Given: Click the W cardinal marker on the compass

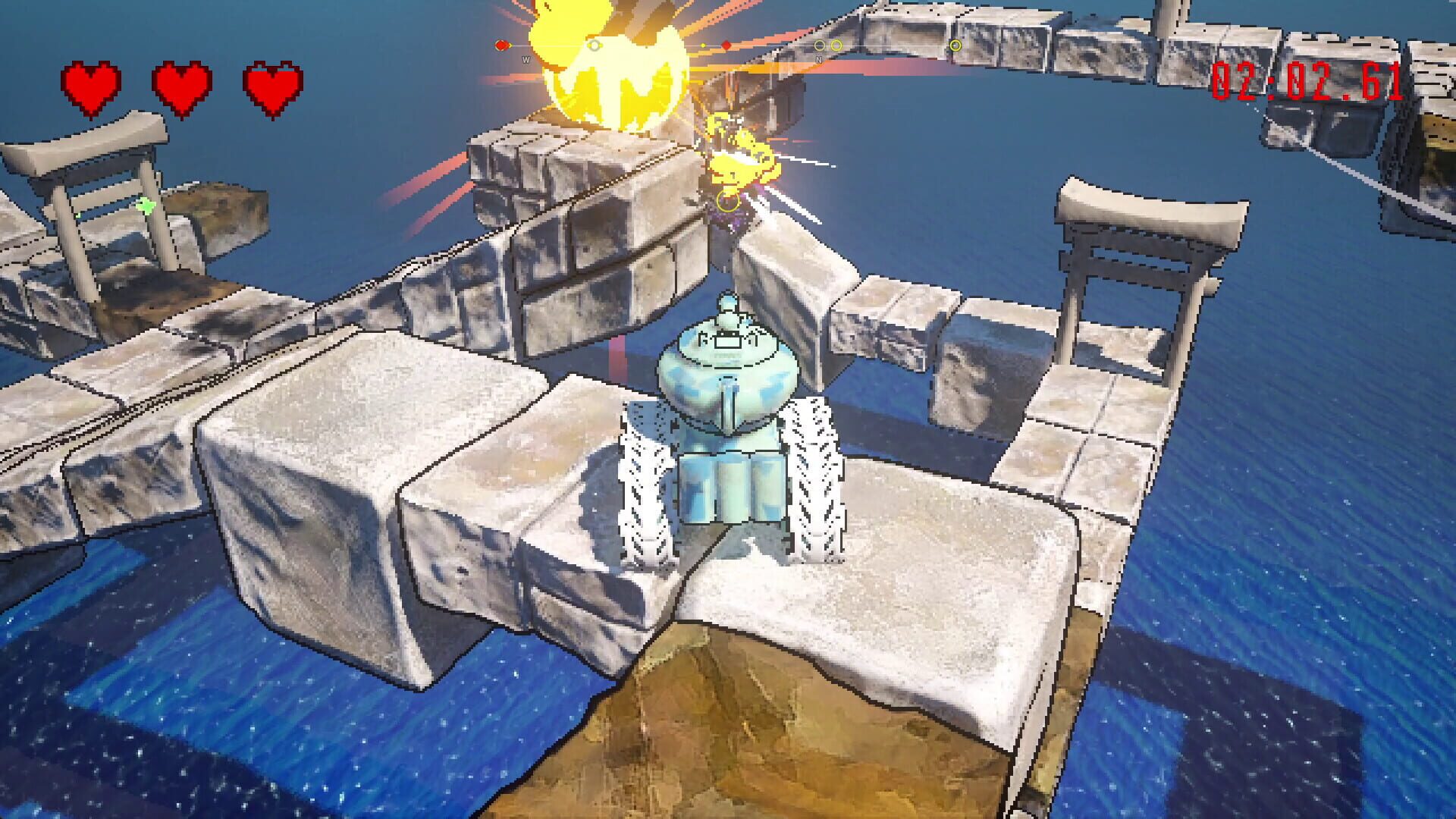Looking at the screenshot, I should tap(526, 59).
